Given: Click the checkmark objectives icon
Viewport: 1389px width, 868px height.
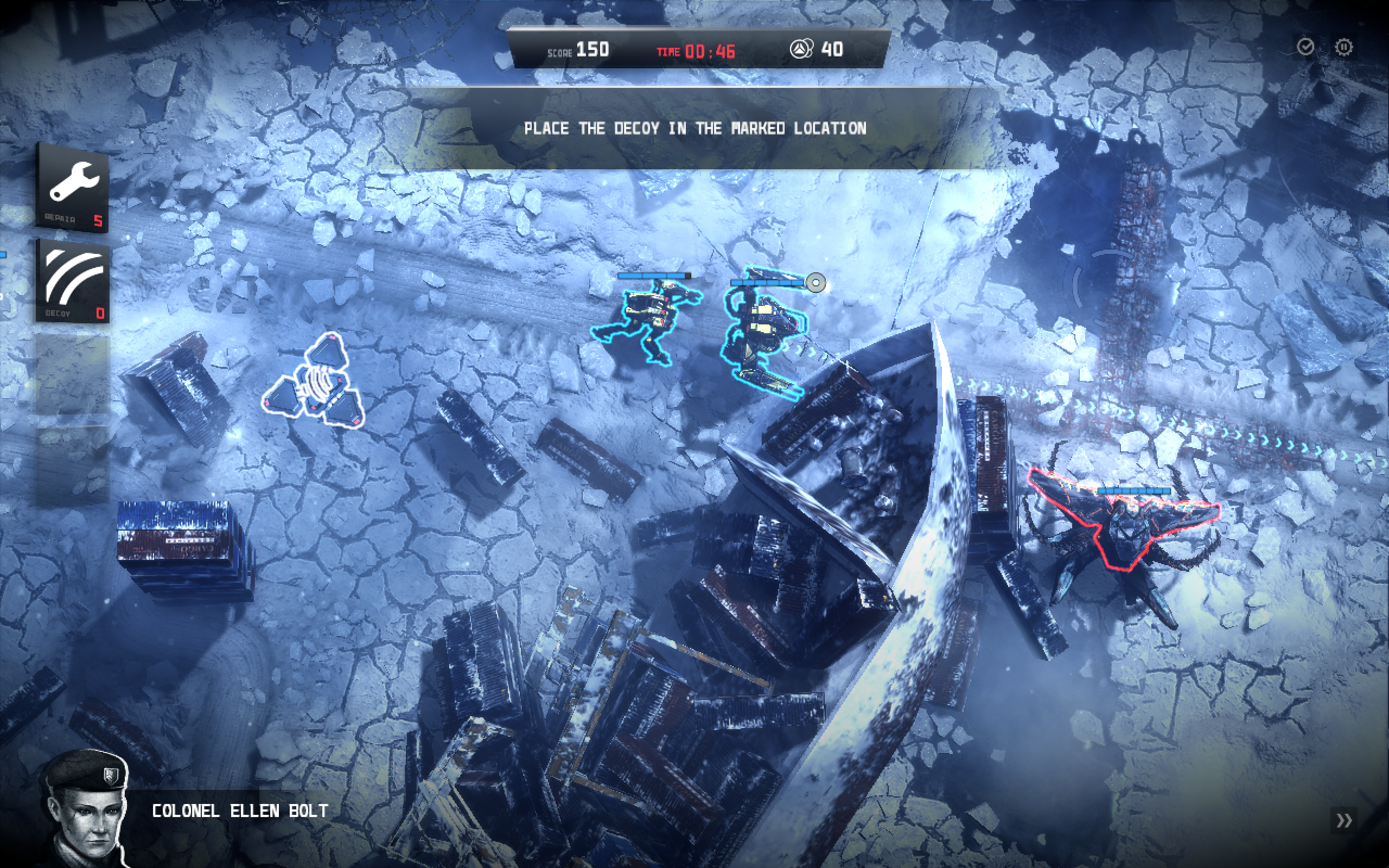Looking at the screenshot, I should click(1305, 47).
